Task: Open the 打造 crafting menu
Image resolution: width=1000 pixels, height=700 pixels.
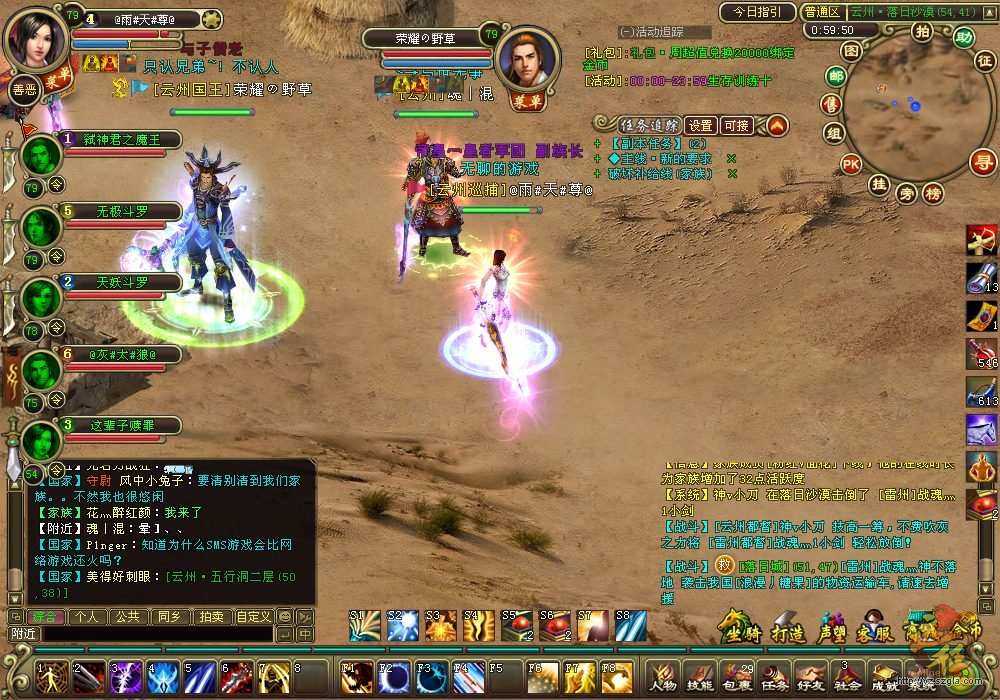Action: 786,631
